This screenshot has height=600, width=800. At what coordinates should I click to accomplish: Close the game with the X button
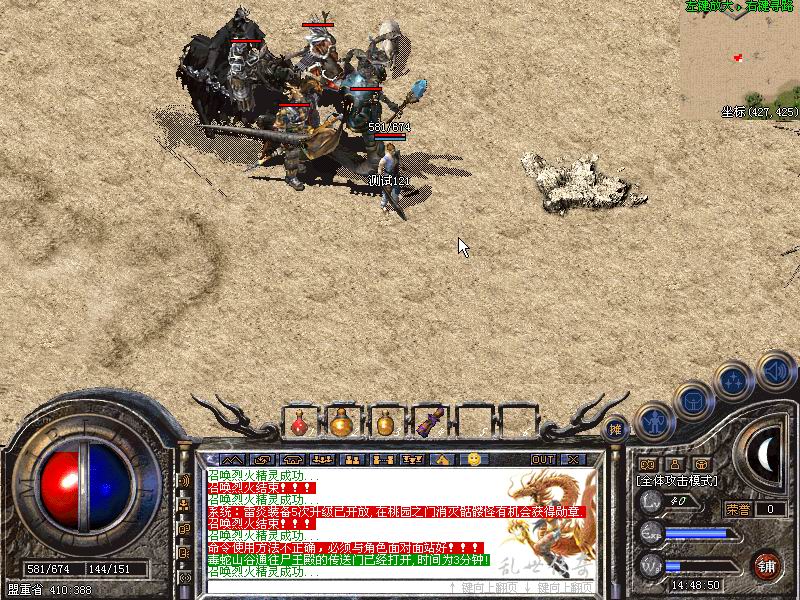point(573,459)
